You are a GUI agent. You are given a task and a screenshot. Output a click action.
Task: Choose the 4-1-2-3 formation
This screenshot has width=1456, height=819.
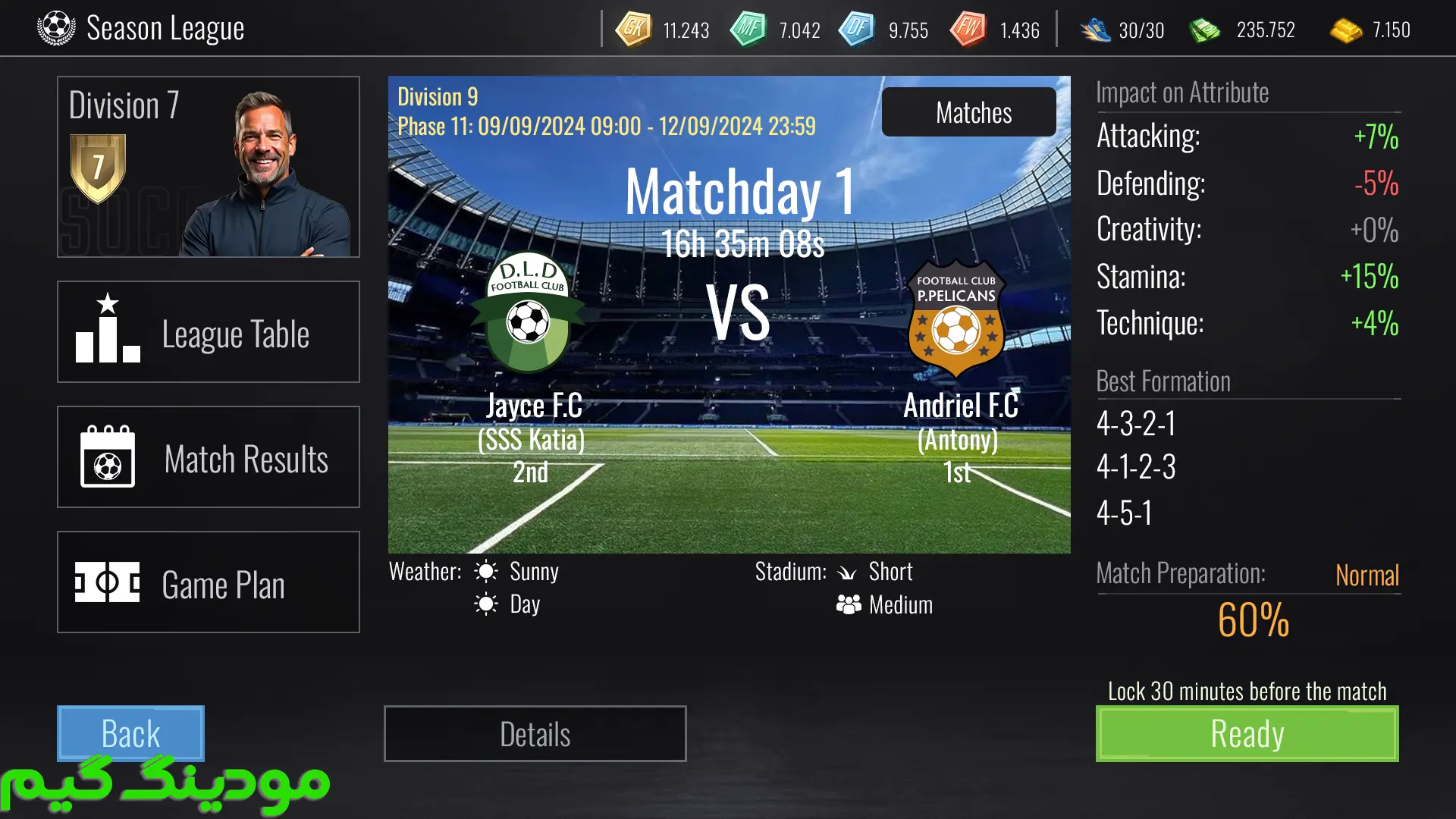pyautogui.click(x=1136, y=467)
